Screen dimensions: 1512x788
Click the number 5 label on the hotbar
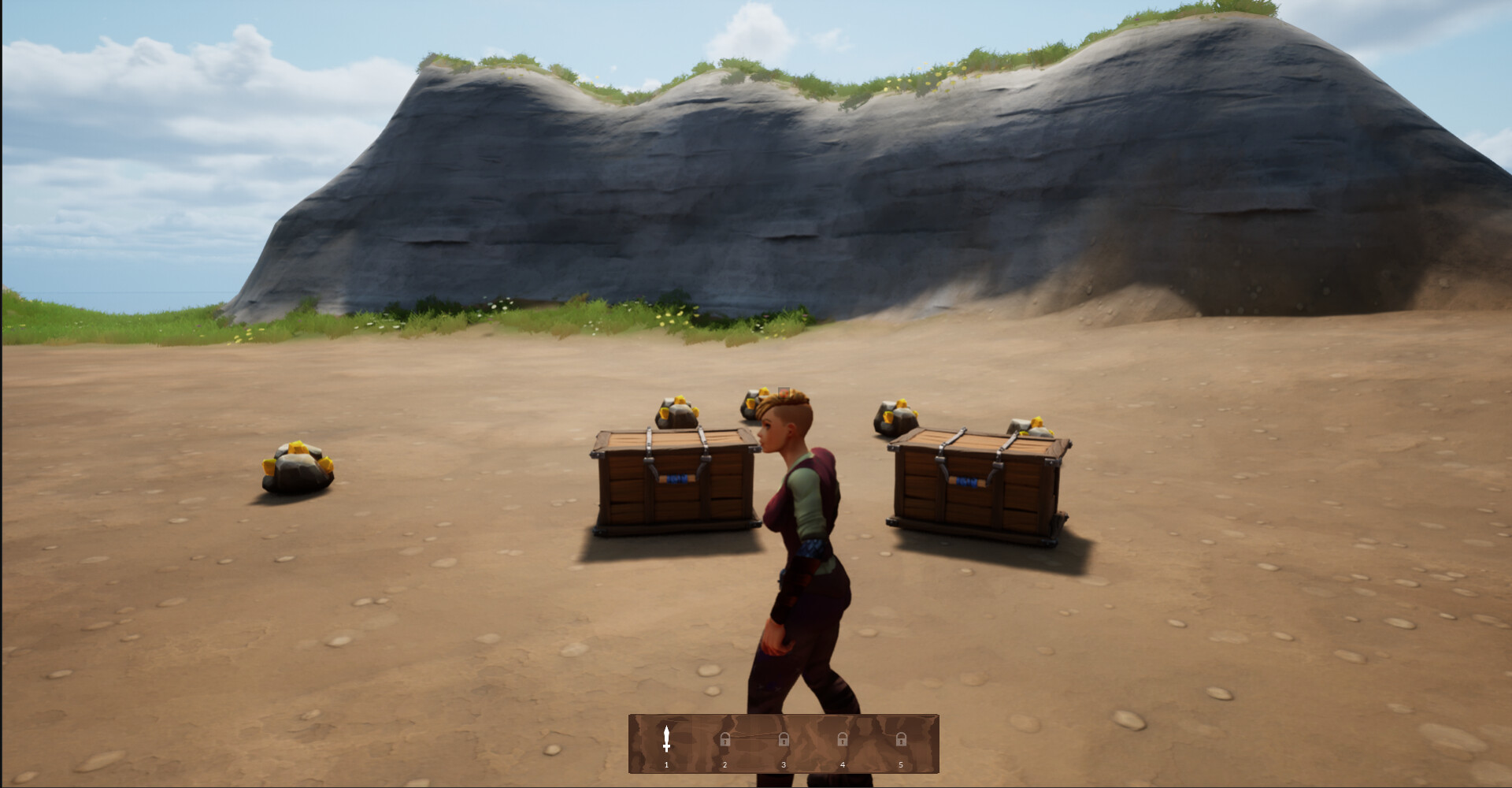(x=902, y=765)
